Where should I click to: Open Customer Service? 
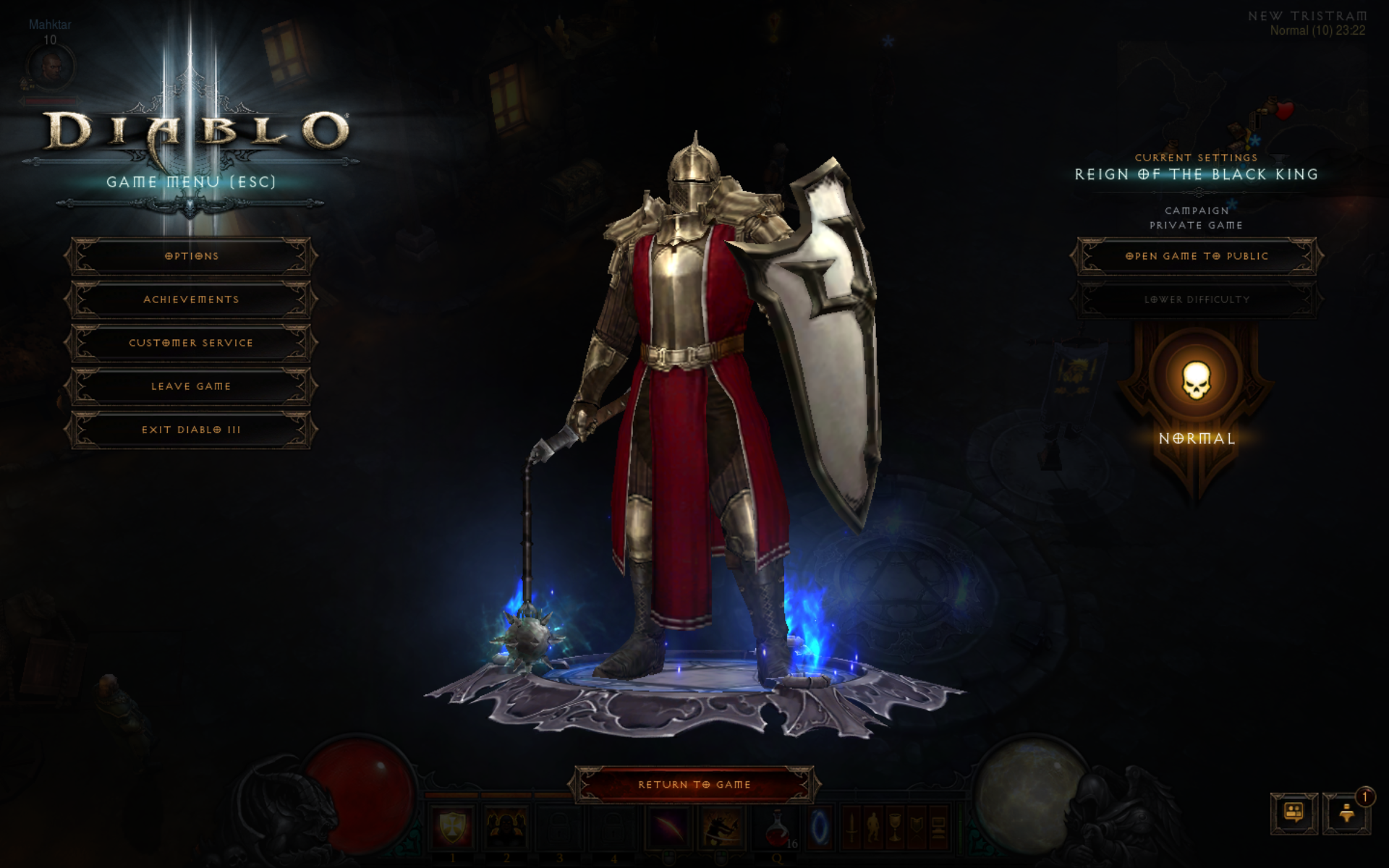(x=191, y=343)
